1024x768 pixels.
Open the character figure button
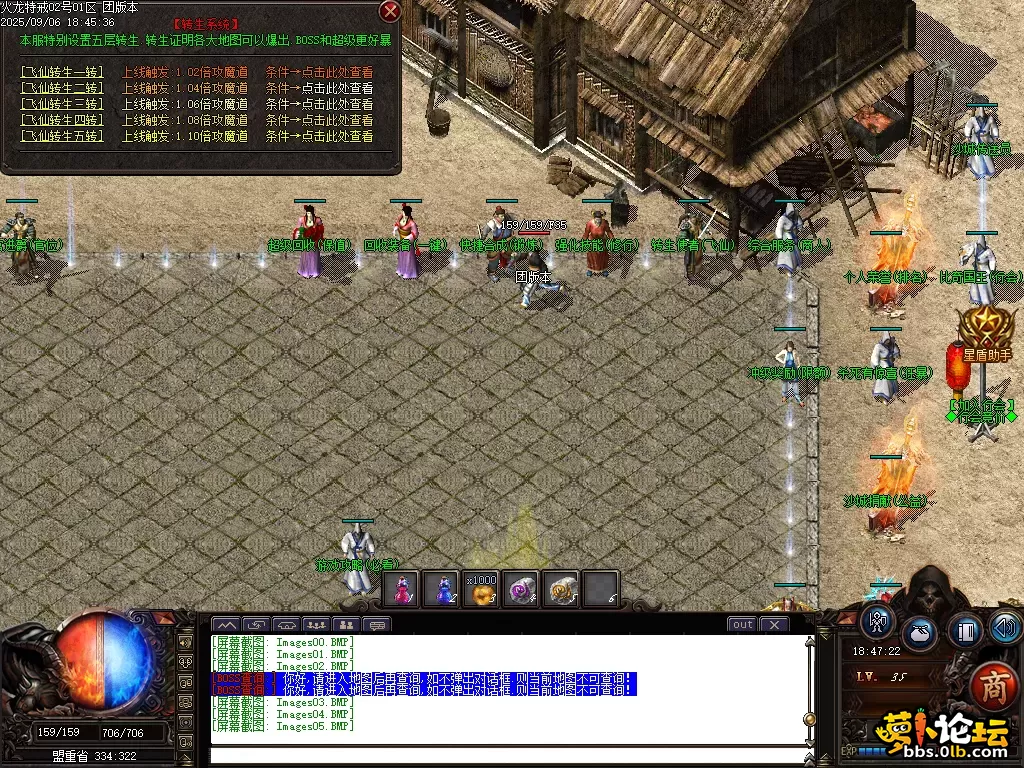[878, 621]
